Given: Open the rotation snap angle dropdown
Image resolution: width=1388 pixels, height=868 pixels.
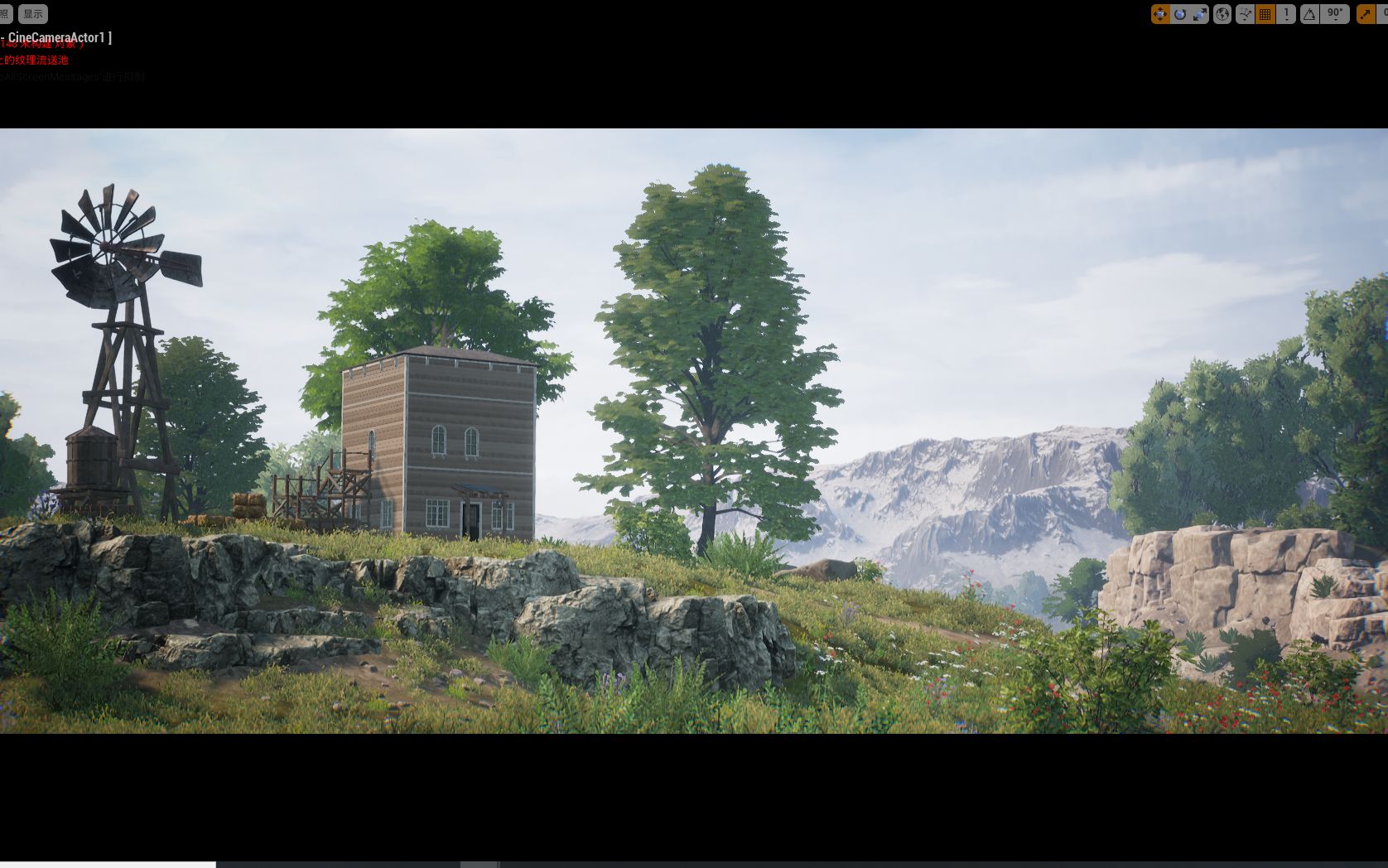Looking at the screenshot, I should (1336, 19).
